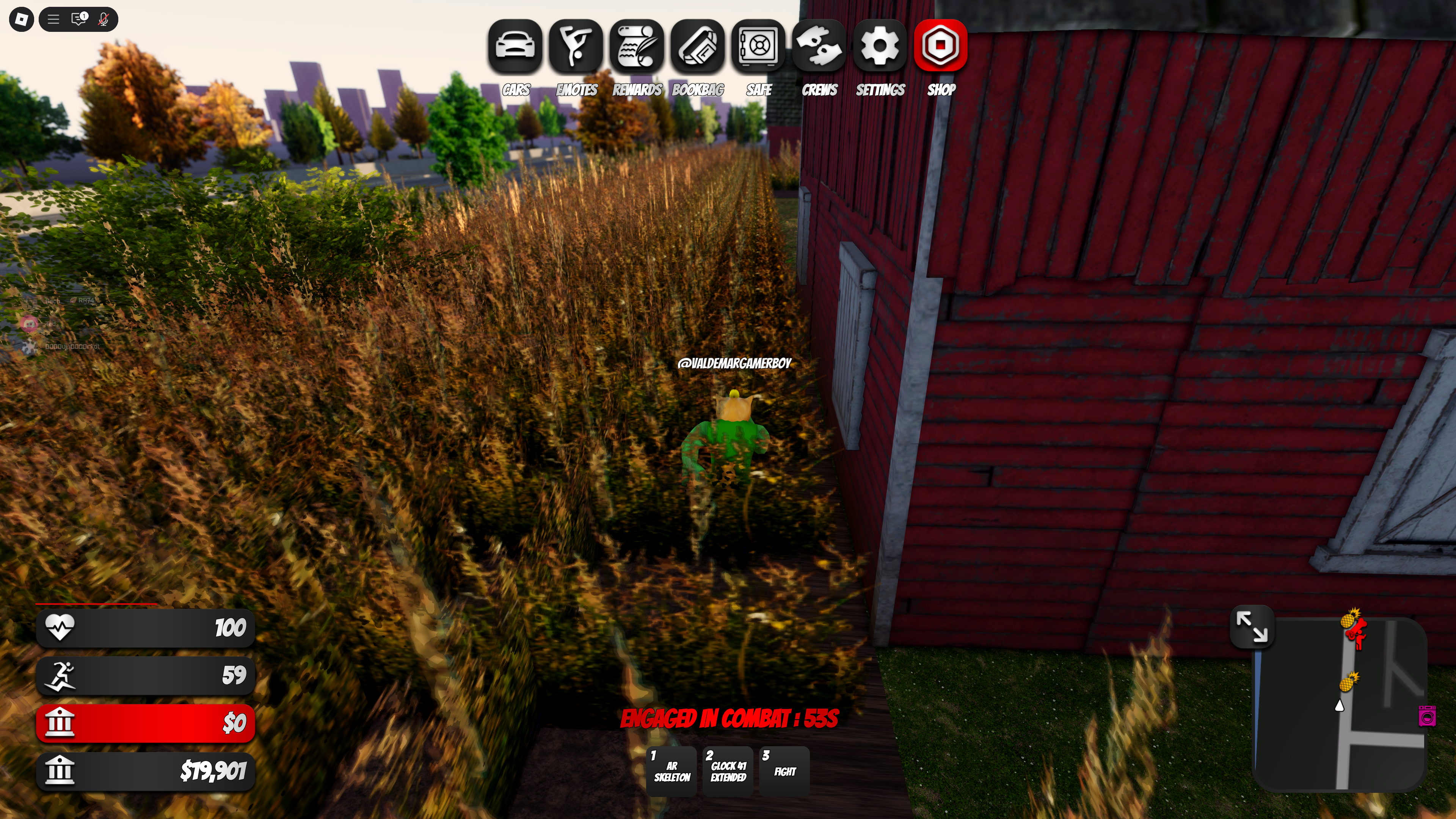The height and width of the screenshot is (819, 1456).
Task: Open the Emotes menu
Action: point(576,46)
